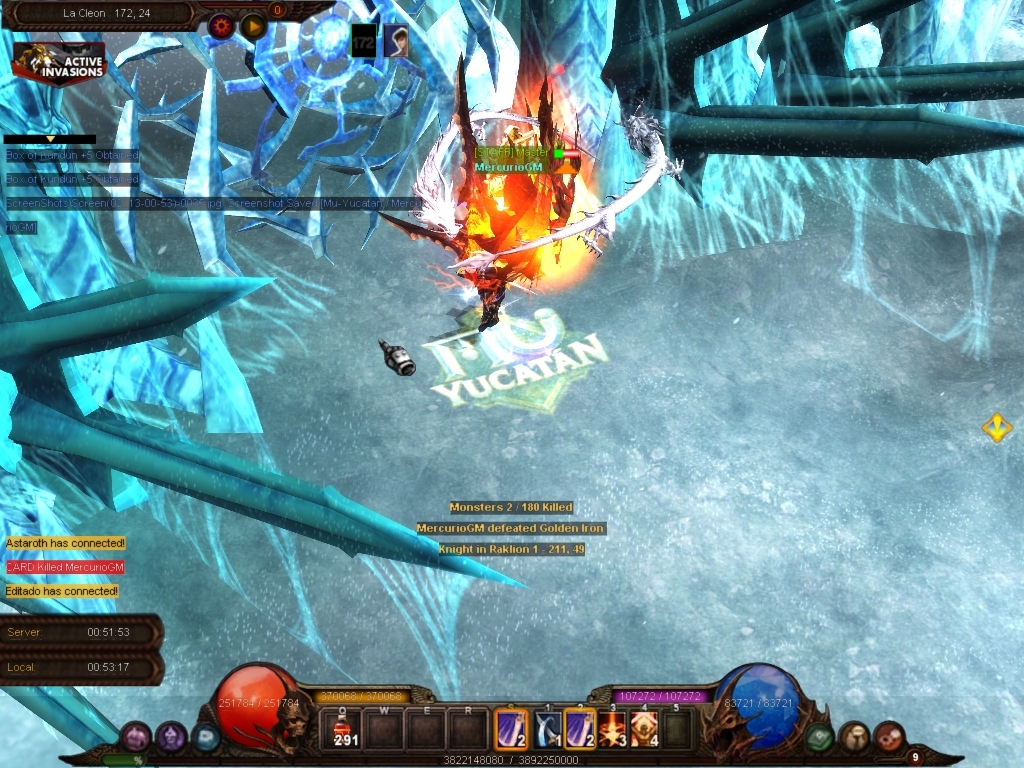Open the blue round menu button
Screen dimensions: 1024x768
[x=205, y=738]
